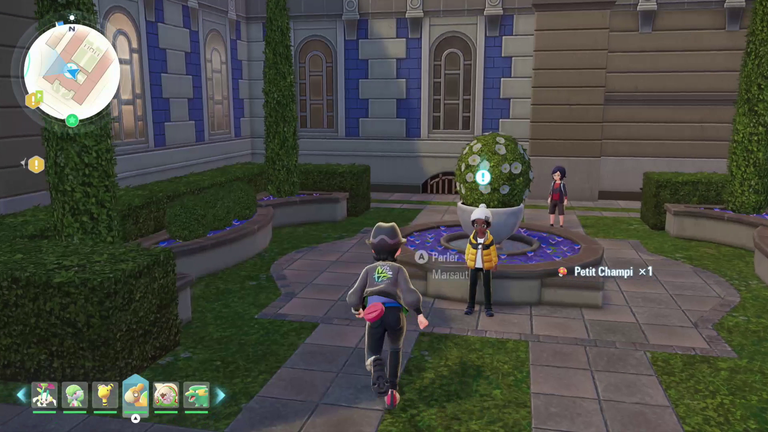Viewport: 768px width, 432px height.
Task: Select the white flower Pokémon party slot
Action: point(44,395)
